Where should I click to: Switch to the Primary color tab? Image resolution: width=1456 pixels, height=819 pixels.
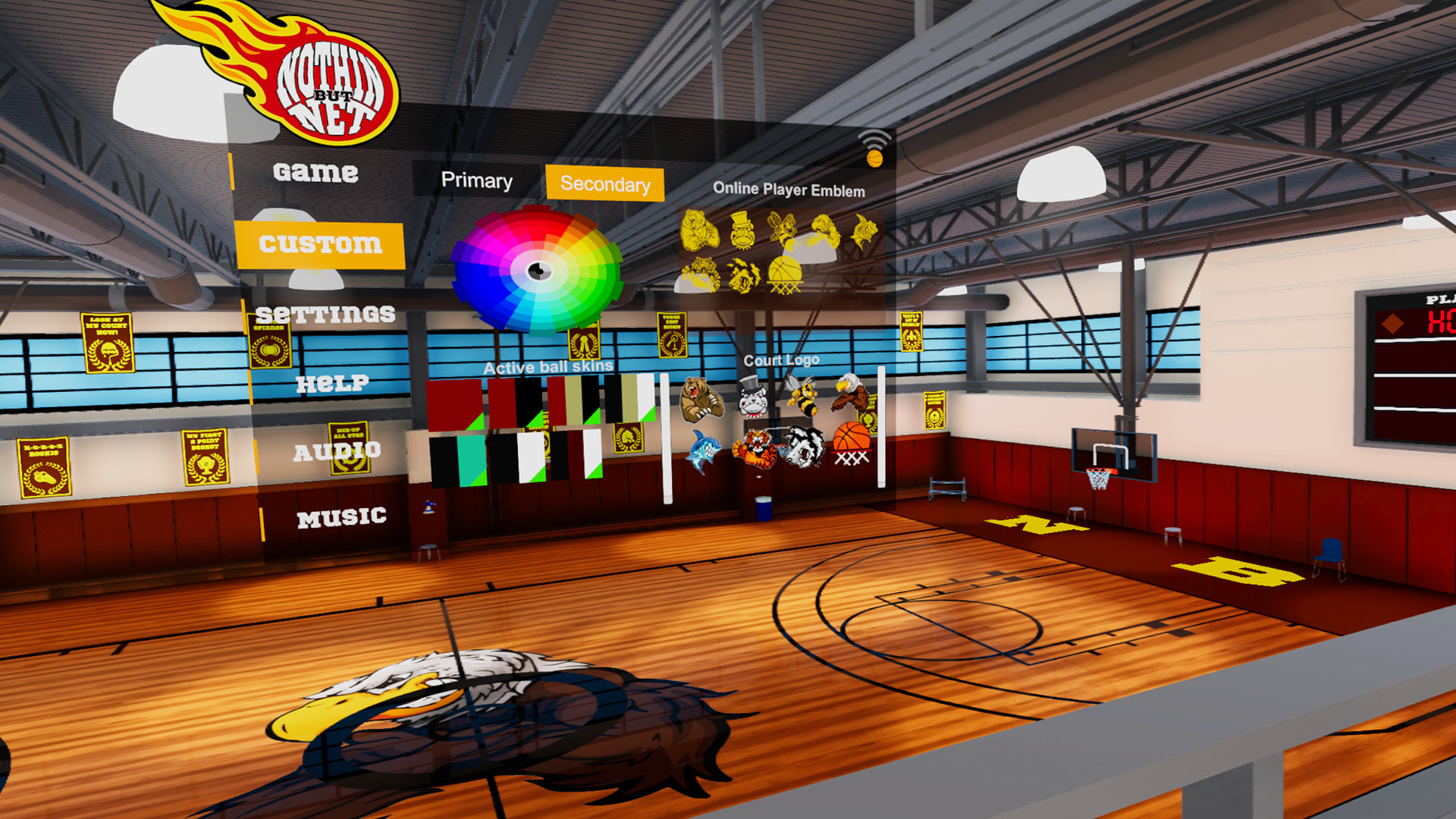pos(478,181)
